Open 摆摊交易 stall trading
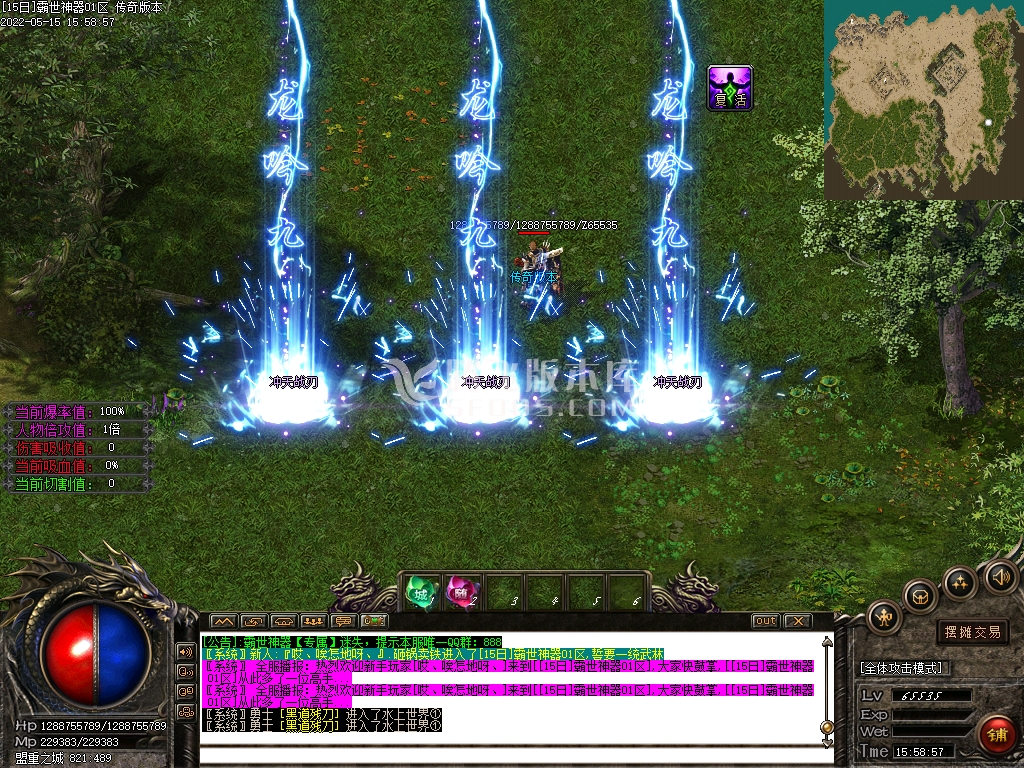1024x768 pixels. (972, 632)
